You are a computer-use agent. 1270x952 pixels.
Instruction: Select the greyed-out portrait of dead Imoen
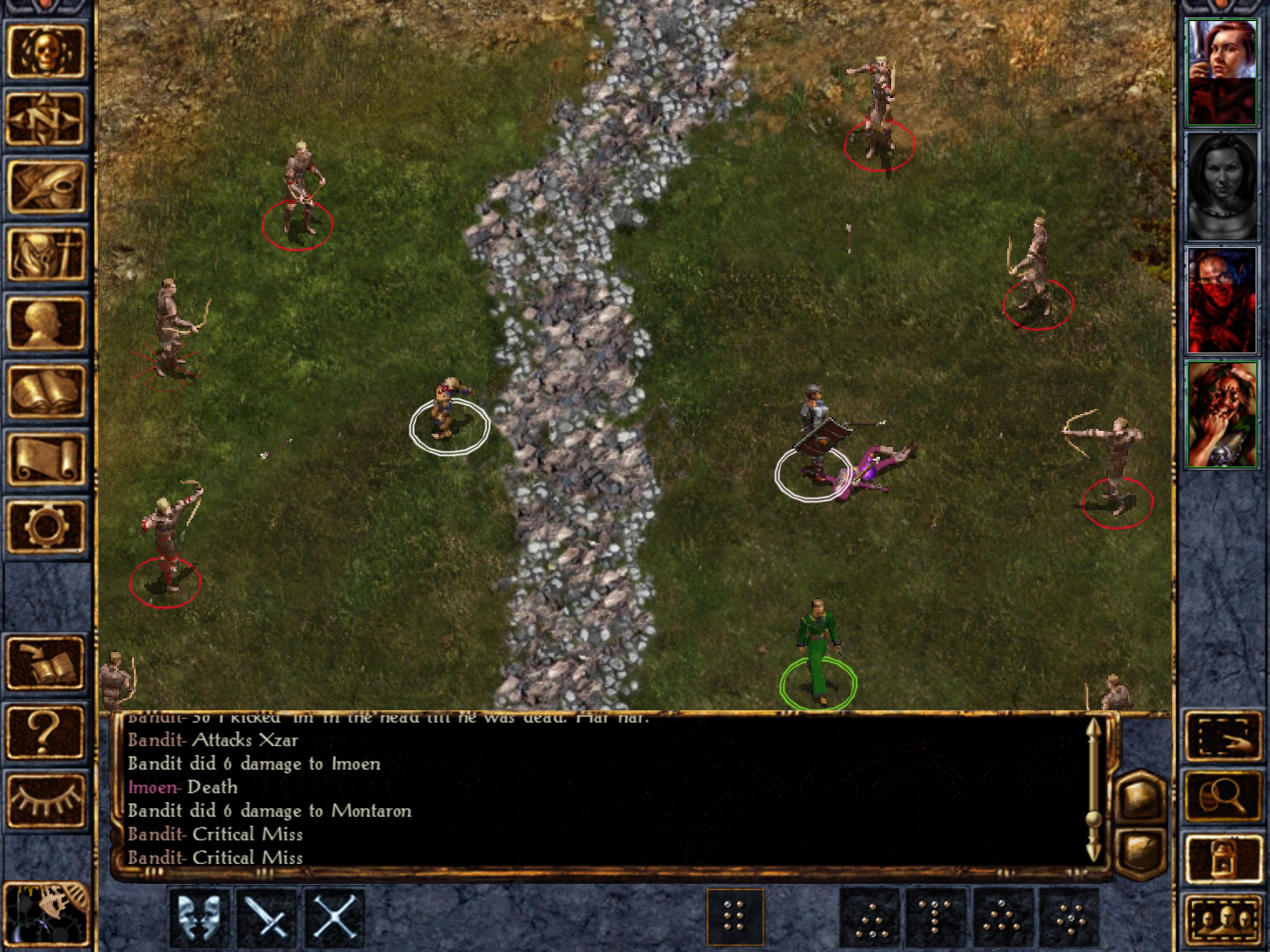[x=1221, y=187]
